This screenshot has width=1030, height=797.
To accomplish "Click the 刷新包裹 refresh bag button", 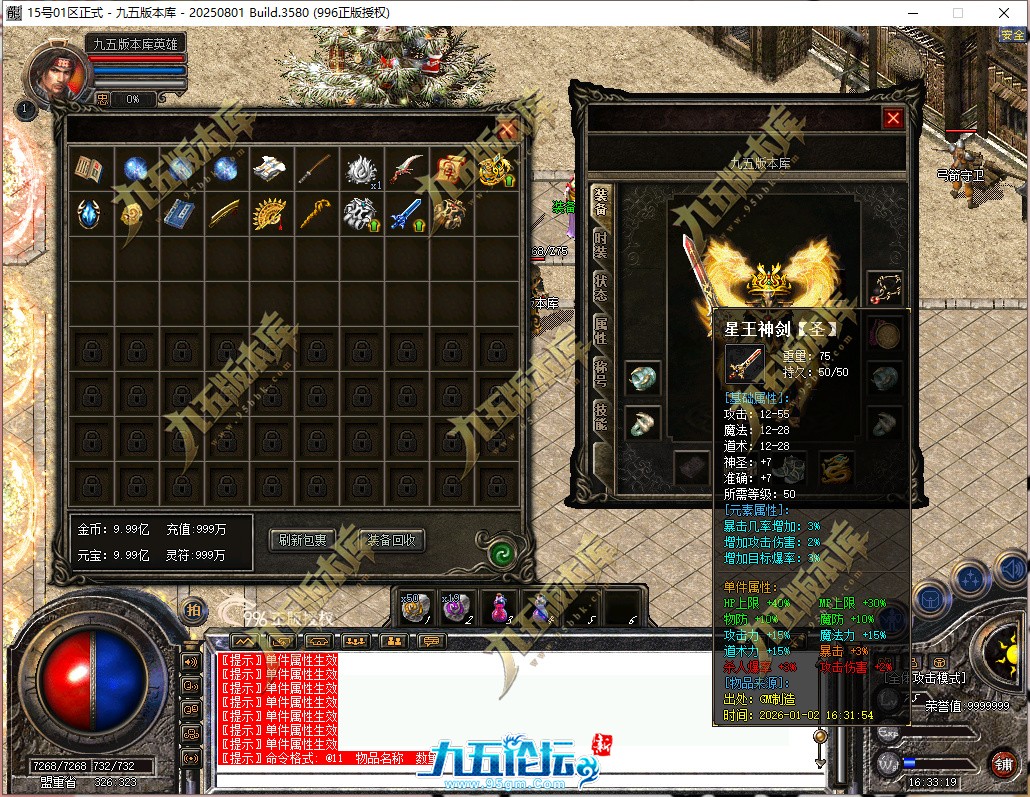I will tap(302, 540).
